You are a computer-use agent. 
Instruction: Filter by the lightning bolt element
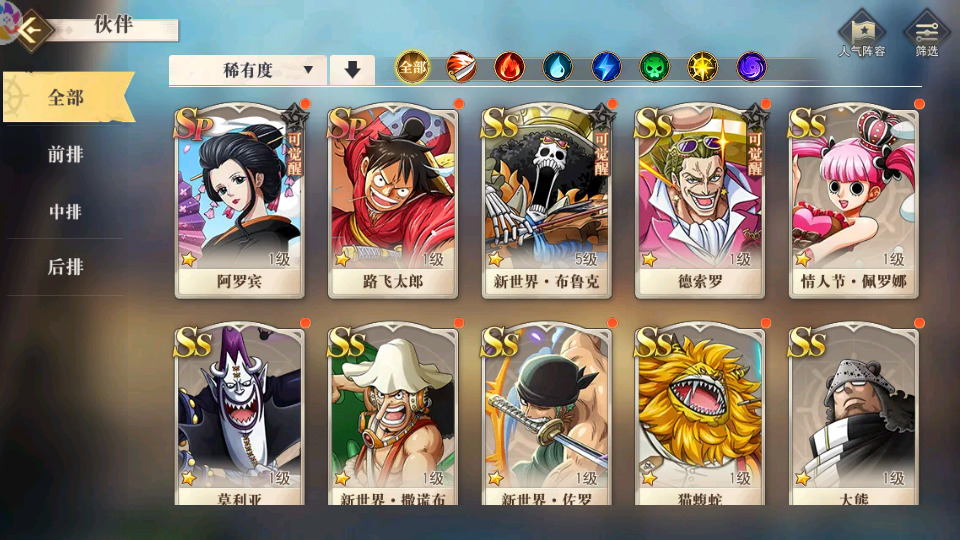606,67
